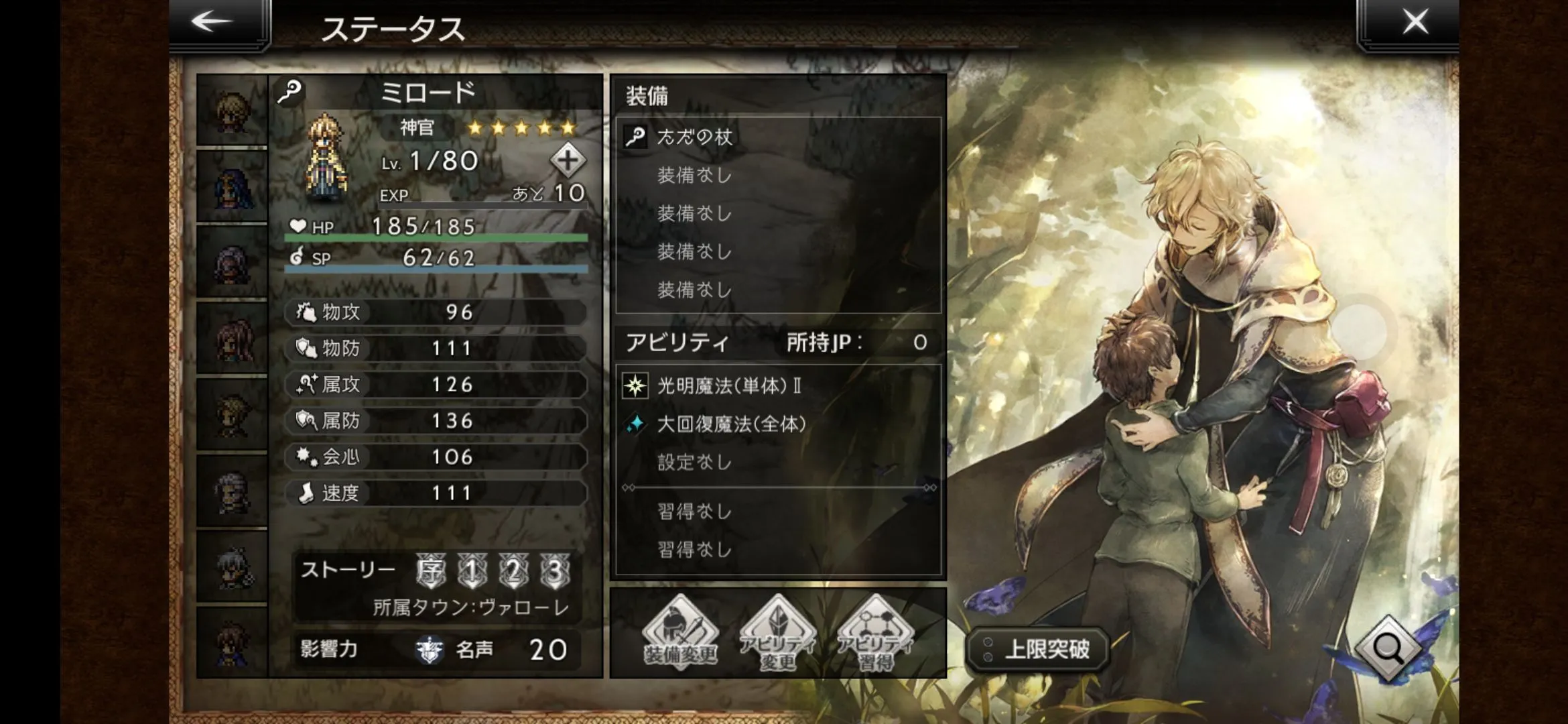Close the status screen
1568x724 pixels.
(x=1415, y=22)
